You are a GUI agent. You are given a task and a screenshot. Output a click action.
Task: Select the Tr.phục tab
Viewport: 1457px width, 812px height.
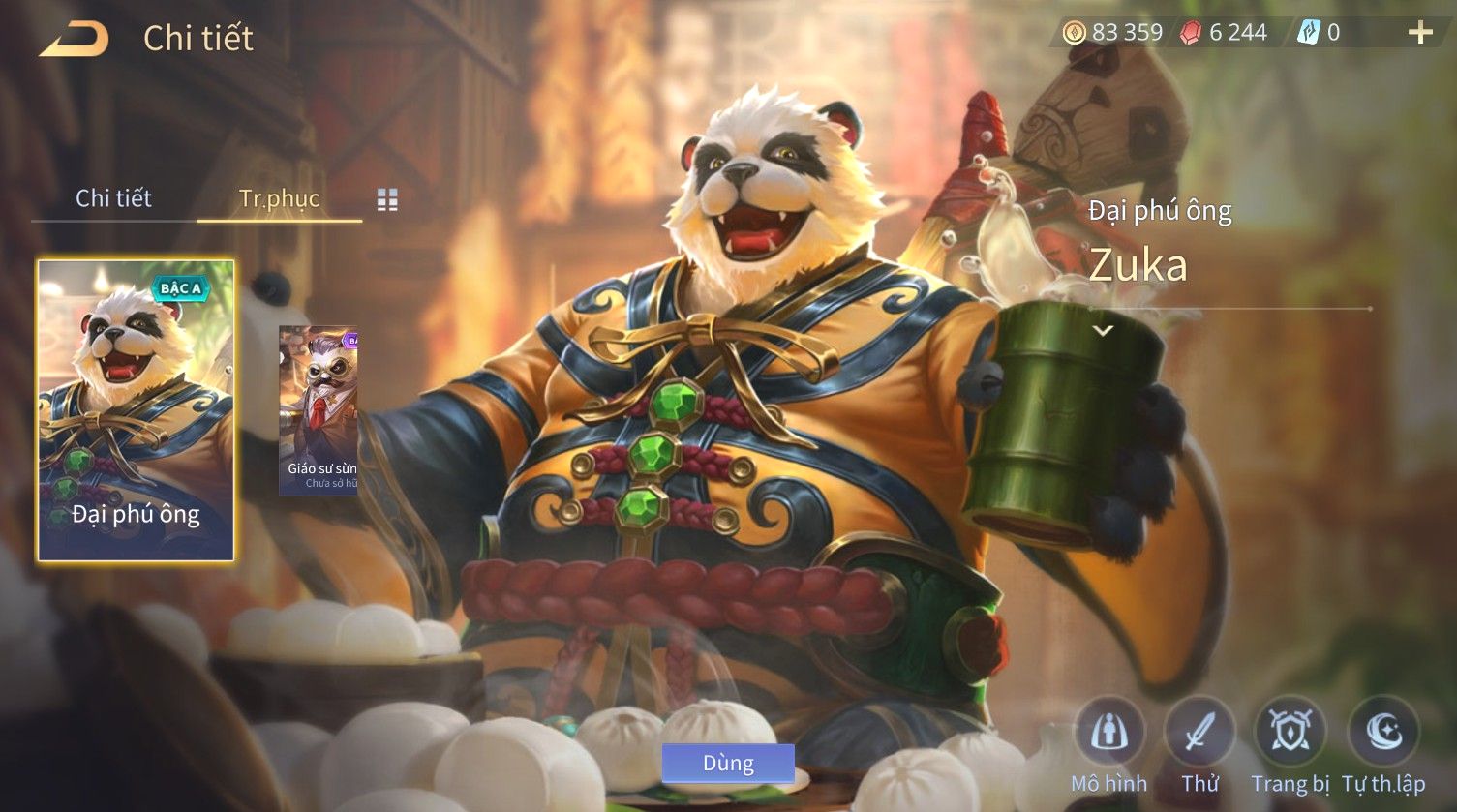click(279, 198)
